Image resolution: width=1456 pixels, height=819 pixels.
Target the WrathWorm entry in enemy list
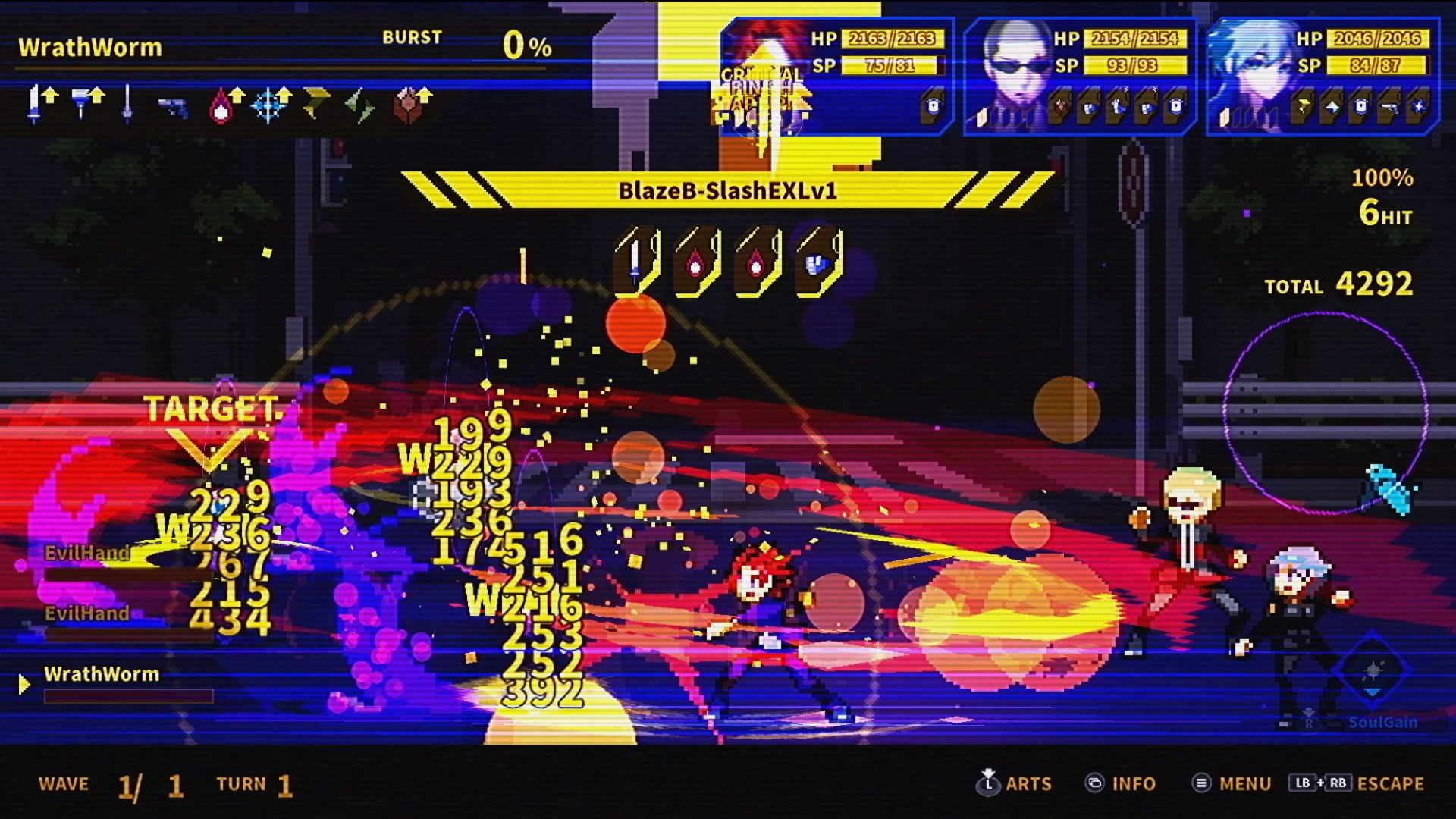[x=102, y=674]
